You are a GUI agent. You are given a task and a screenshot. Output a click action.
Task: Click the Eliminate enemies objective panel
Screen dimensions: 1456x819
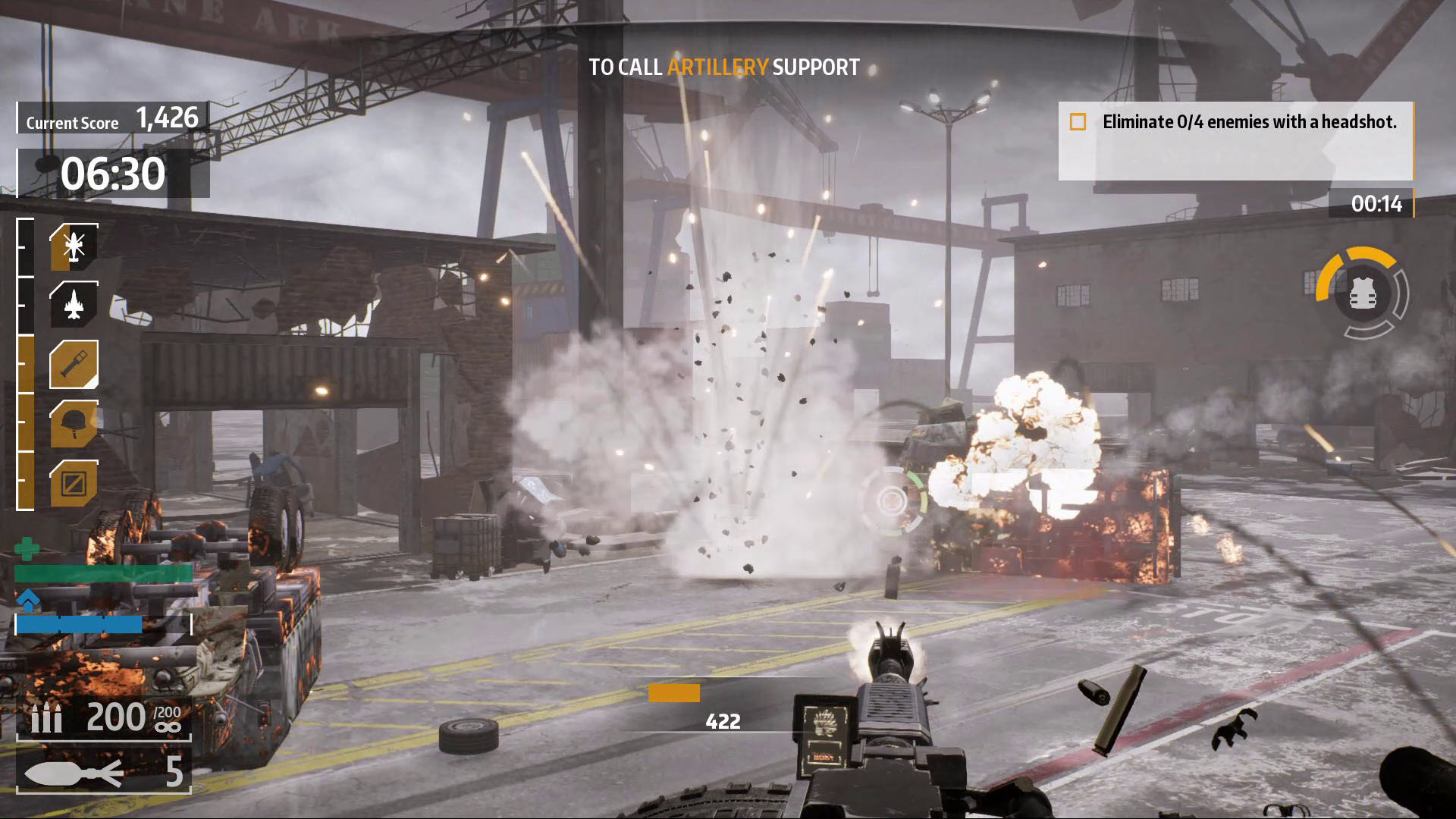pyautogui.click(x=1236, y=144)
